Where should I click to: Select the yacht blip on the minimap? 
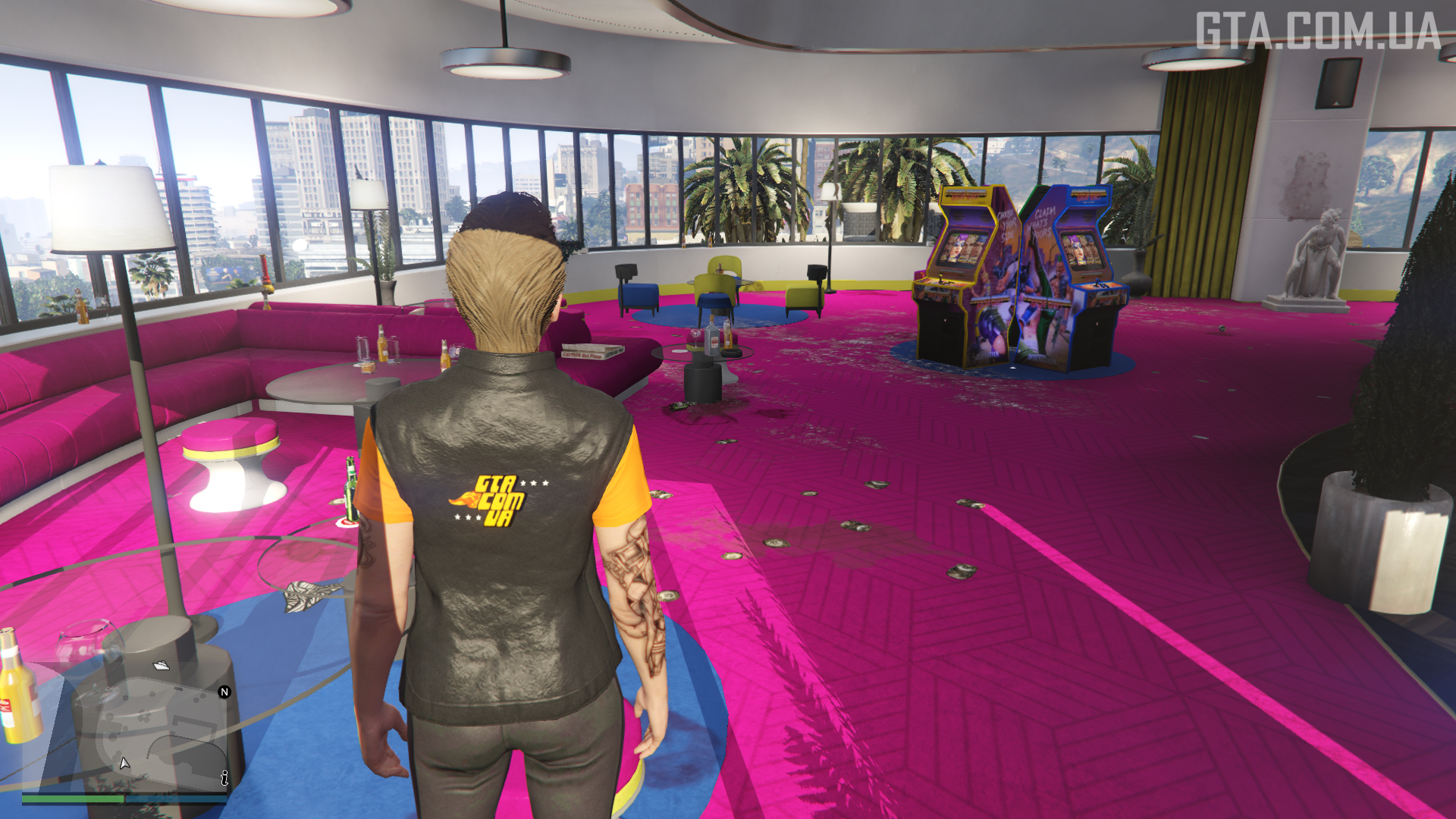click(x=162, y=666)
